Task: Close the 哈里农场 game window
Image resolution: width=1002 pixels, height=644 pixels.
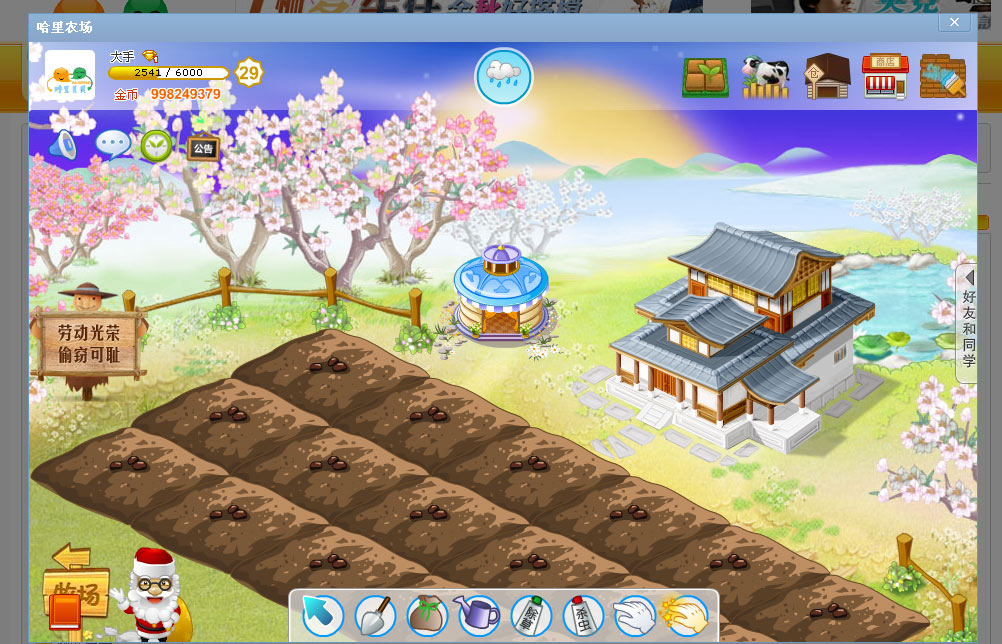Action: 954,22
